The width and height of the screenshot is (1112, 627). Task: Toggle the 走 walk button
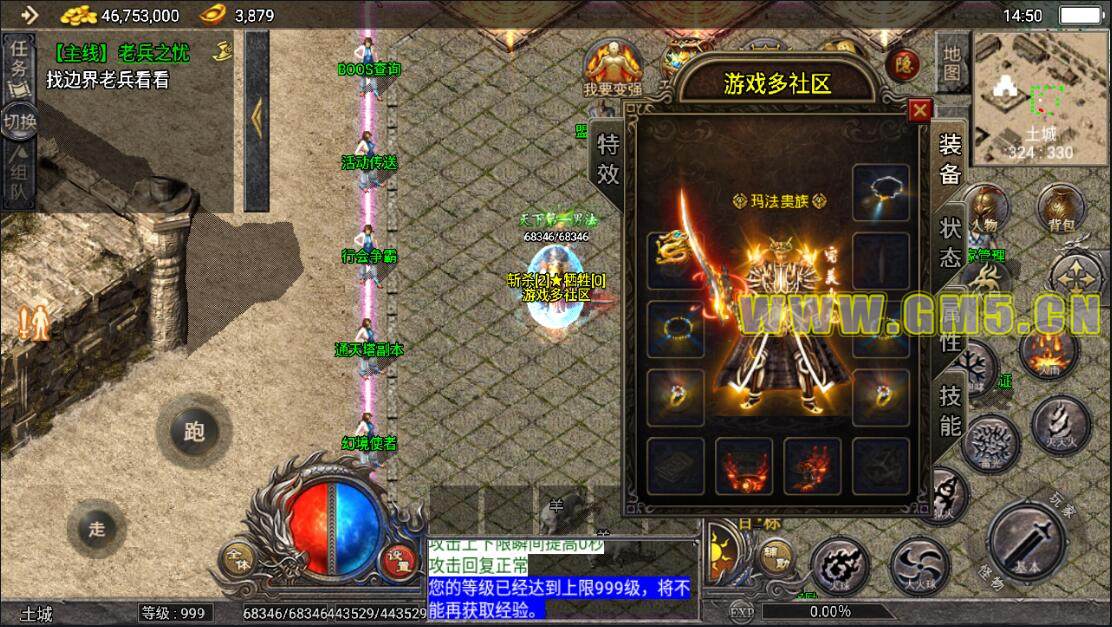click(x=96, y=529)
